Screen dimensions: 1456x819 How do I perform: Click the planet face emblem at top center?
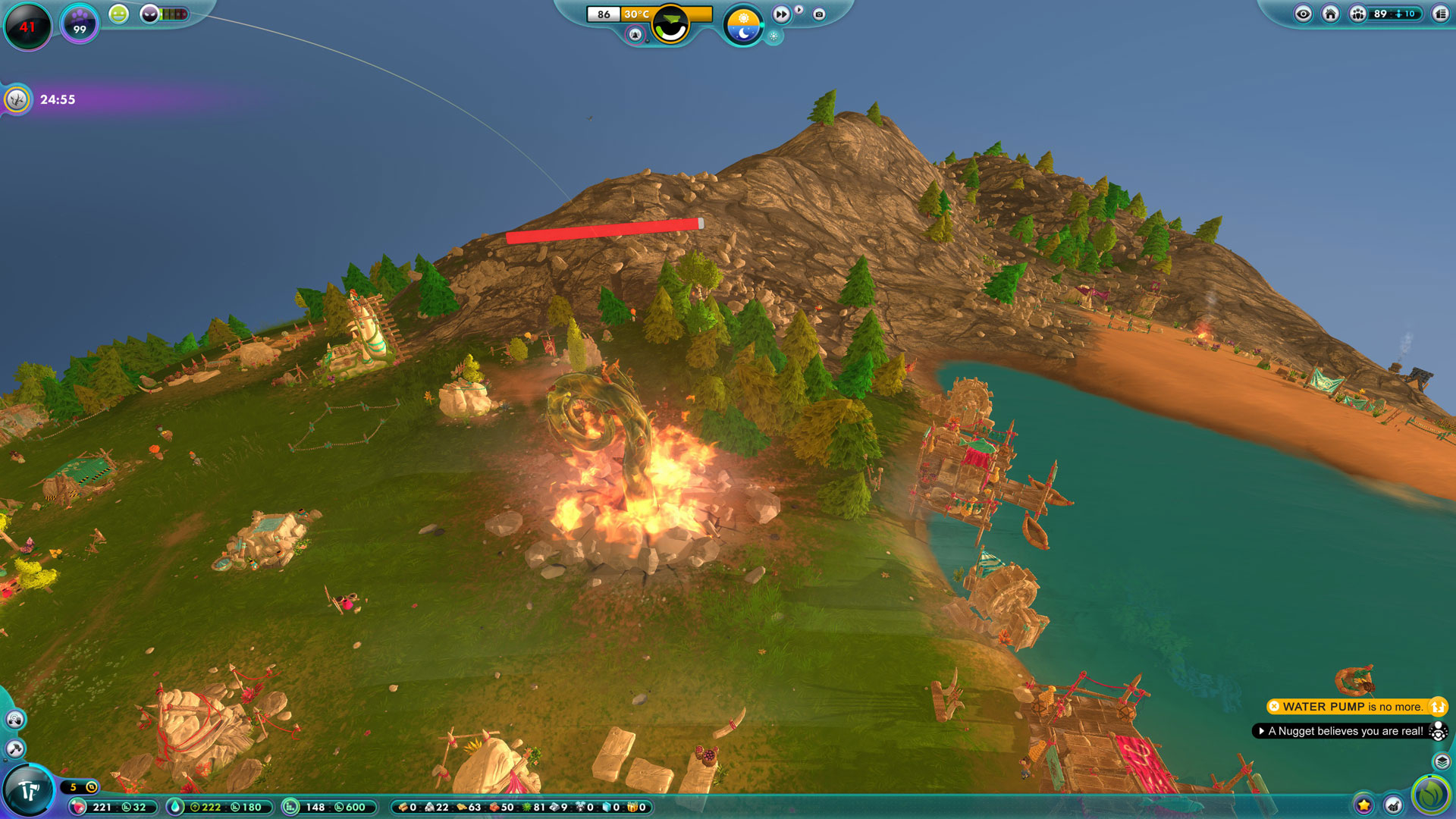670,25
